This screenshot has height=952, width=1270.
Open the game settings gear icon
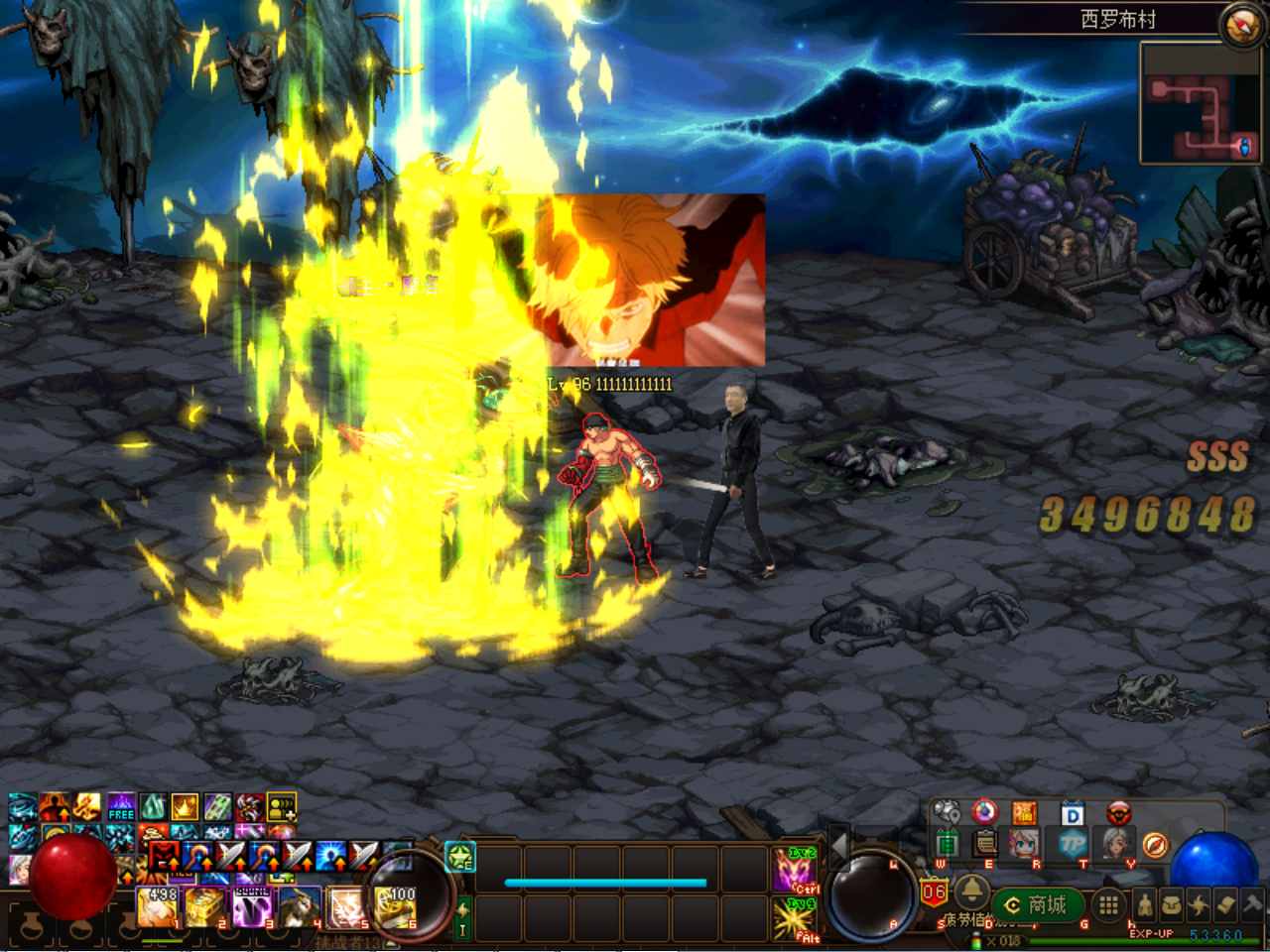click(946, 809)
